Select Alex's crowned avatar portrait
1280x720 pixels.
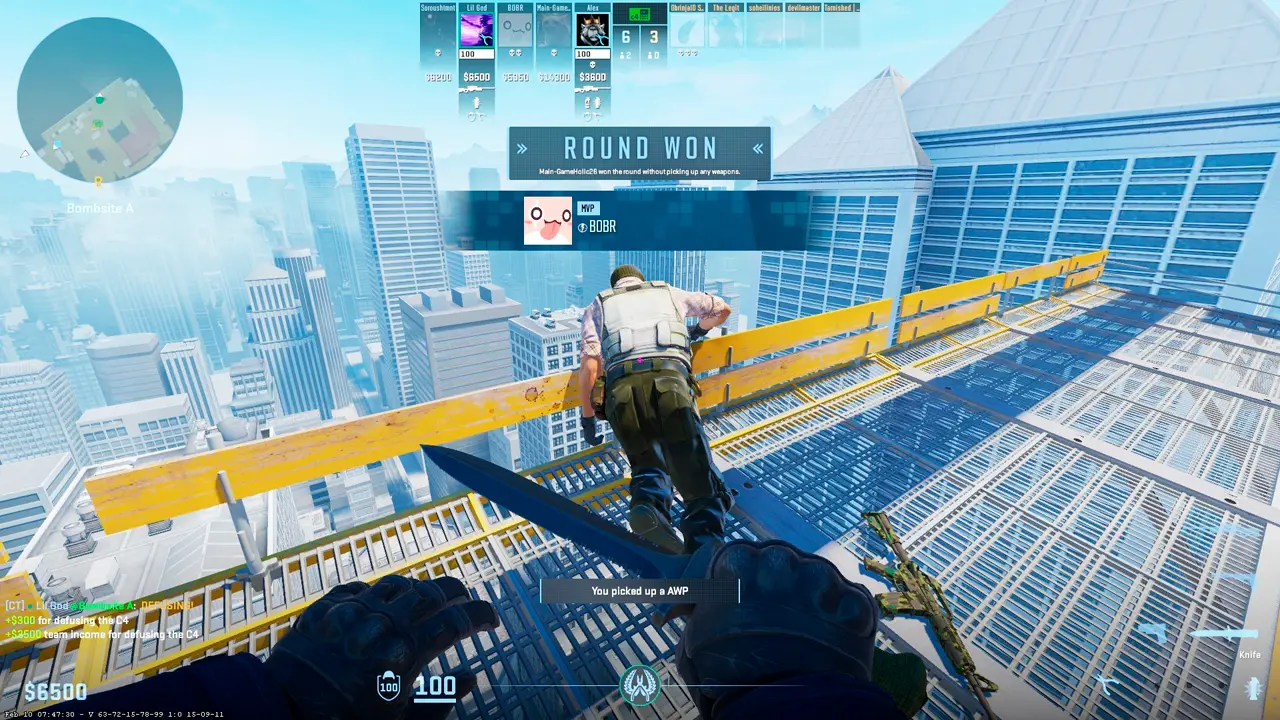(593, 30)
